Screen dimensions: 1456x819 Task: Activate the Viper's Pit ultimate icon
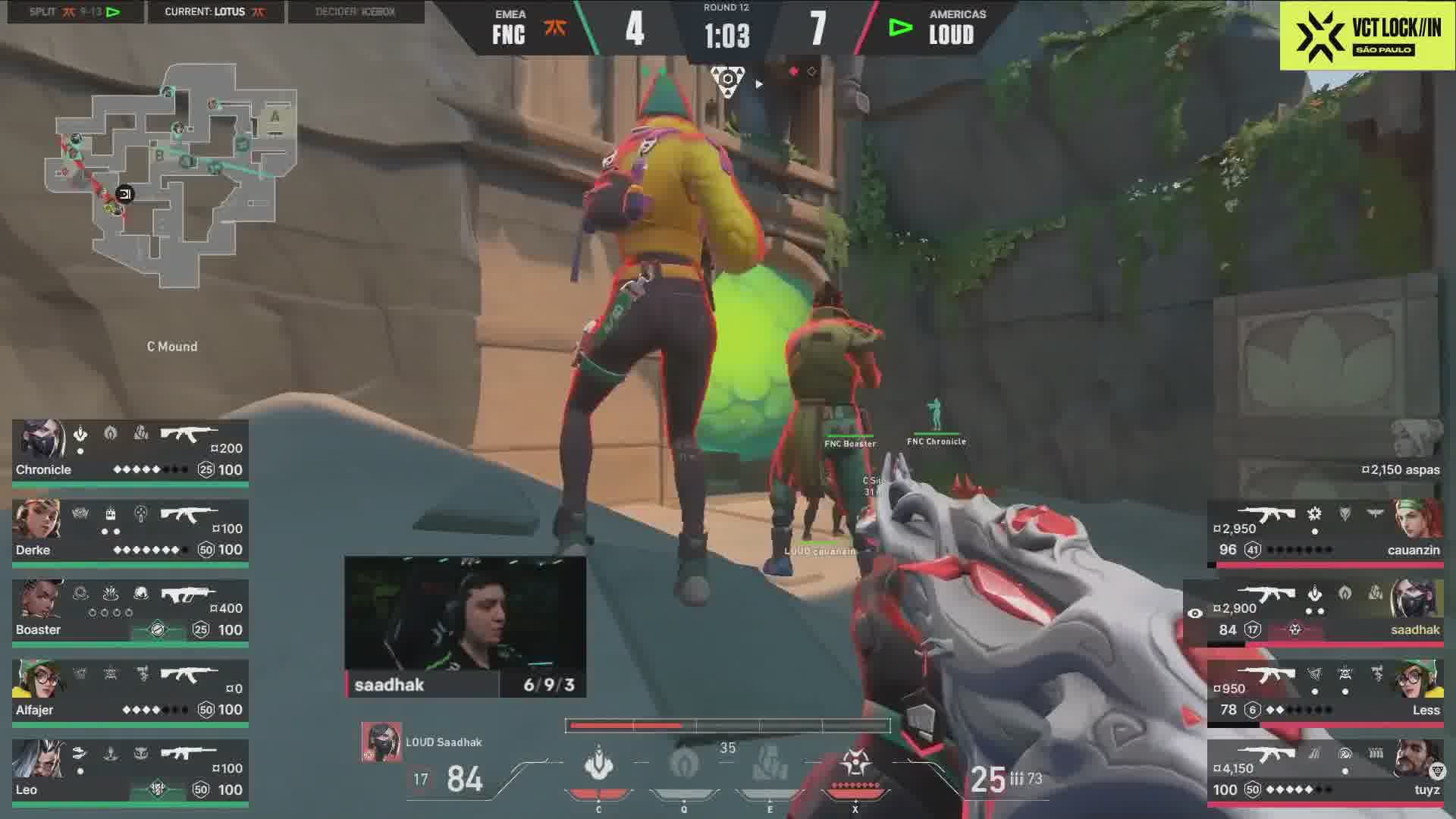pyautogui.click(x=855, y=764)
